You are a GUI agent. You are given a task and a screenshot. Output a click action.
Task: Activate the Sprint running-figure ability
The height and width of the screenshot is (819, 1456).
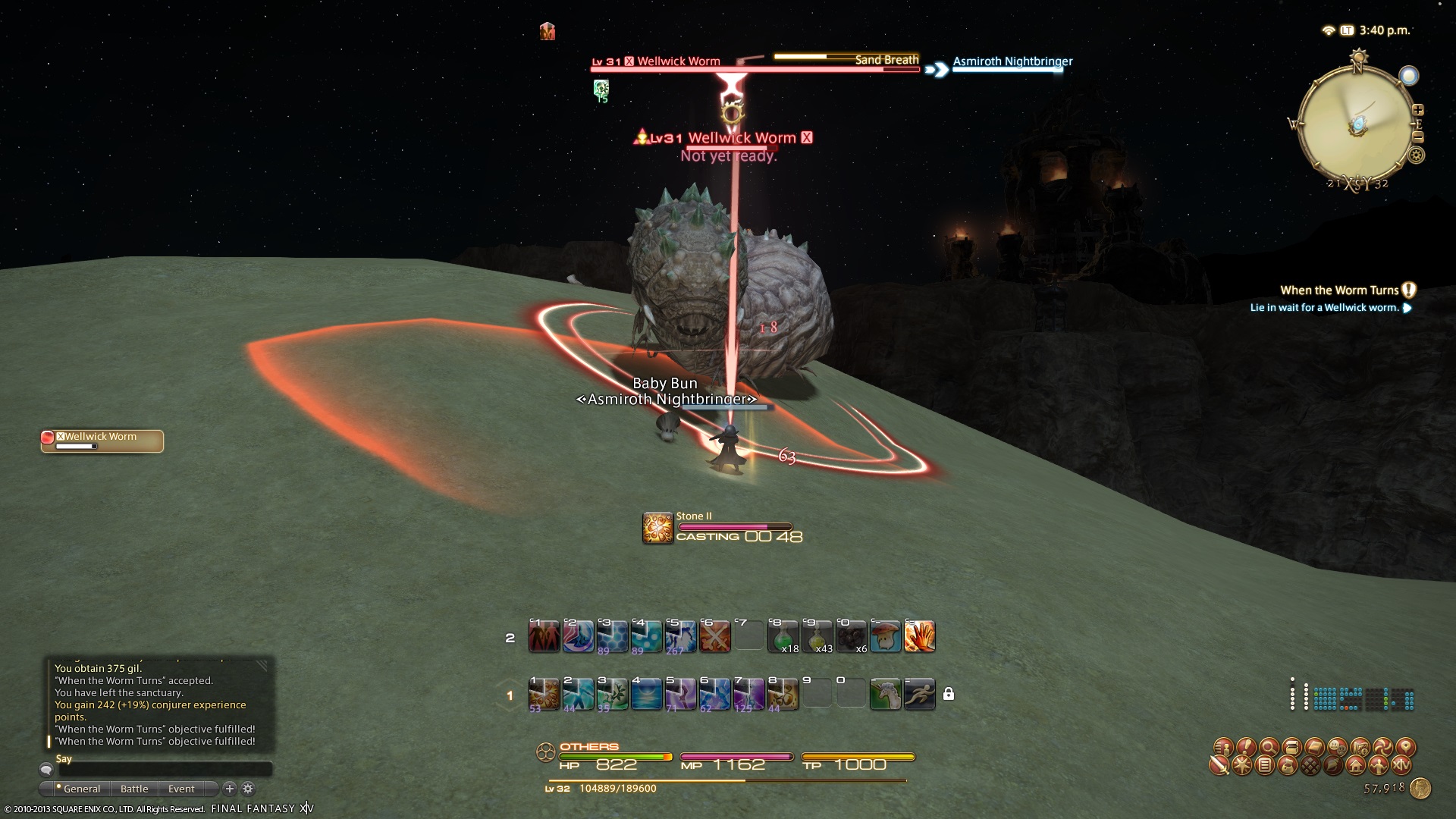click(x=919, y=694)
